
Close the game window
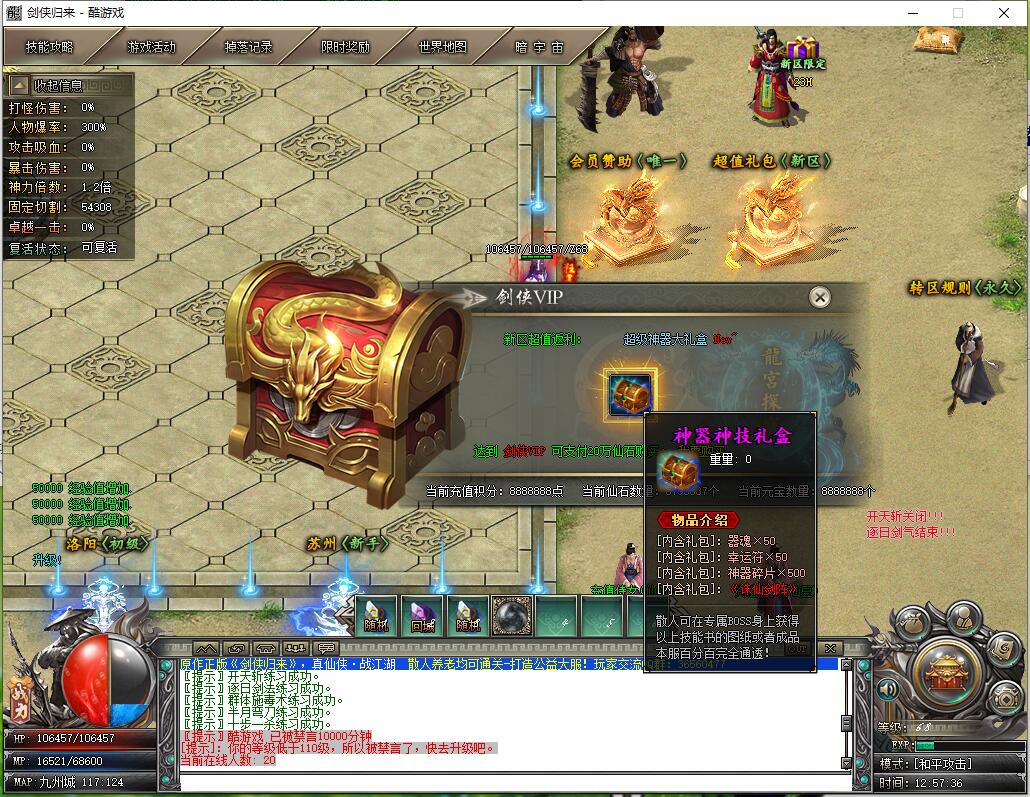pyautogui.click(x=1003, y=13)
